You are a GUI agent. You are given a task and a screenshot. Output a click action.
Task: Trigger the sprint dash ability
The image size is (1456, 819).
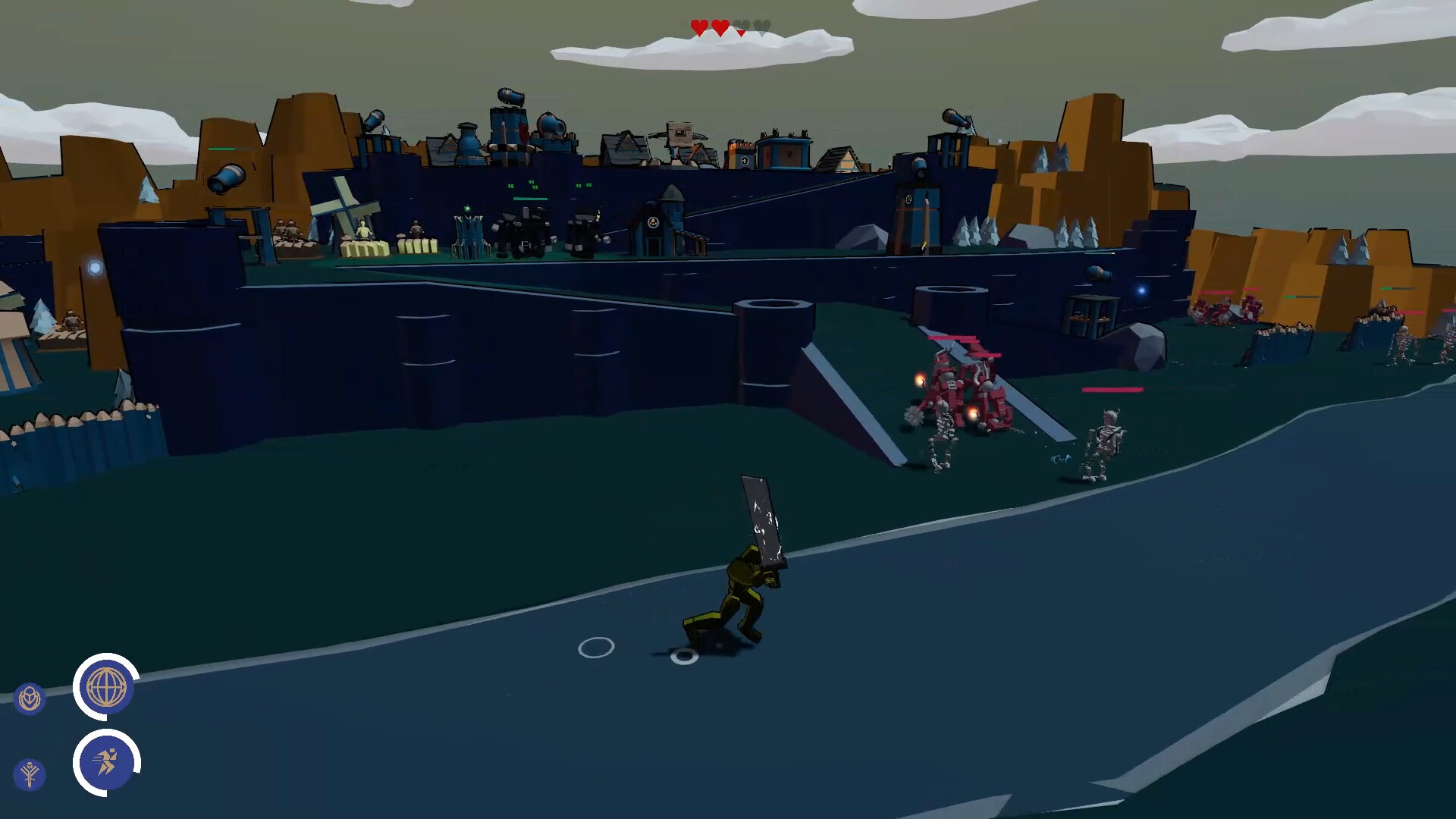(106, 760)
